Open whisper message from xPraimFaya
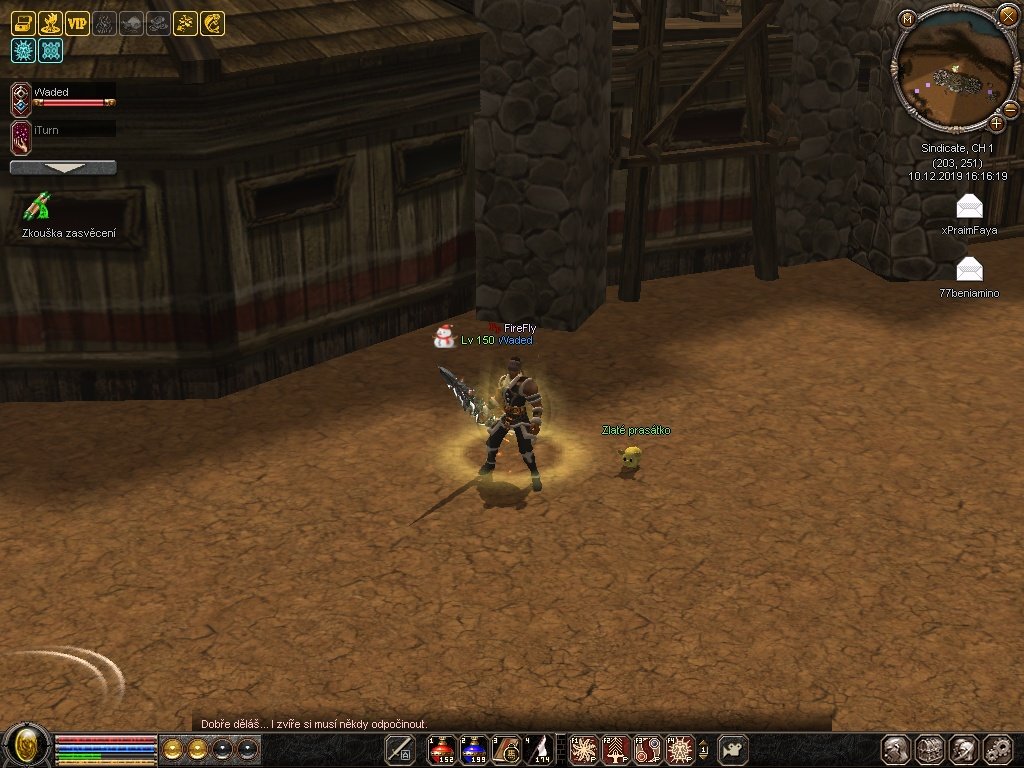 pyautogui.click(x=969, y=208)
